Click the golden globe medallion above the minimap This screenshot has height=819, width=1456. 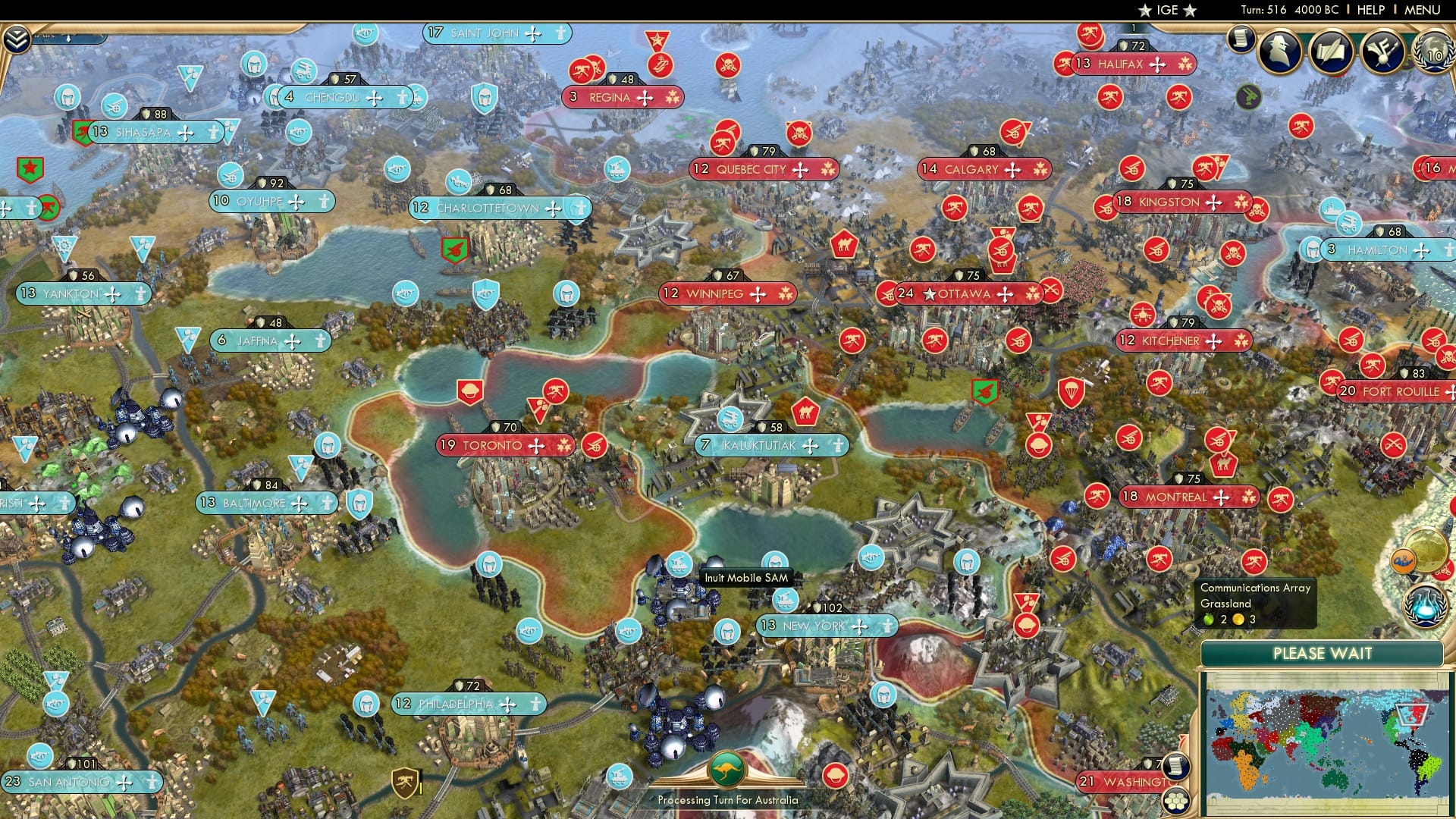(x=1425, y=550)
